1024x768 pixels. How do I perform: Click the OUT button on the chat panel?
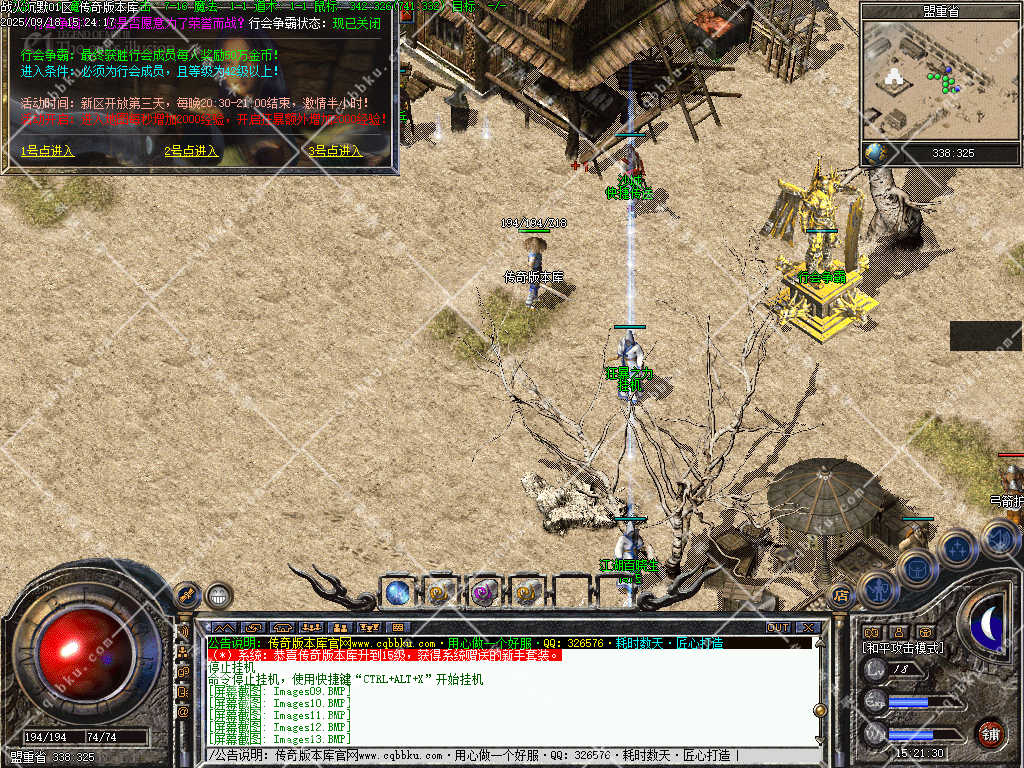[778, 627]
